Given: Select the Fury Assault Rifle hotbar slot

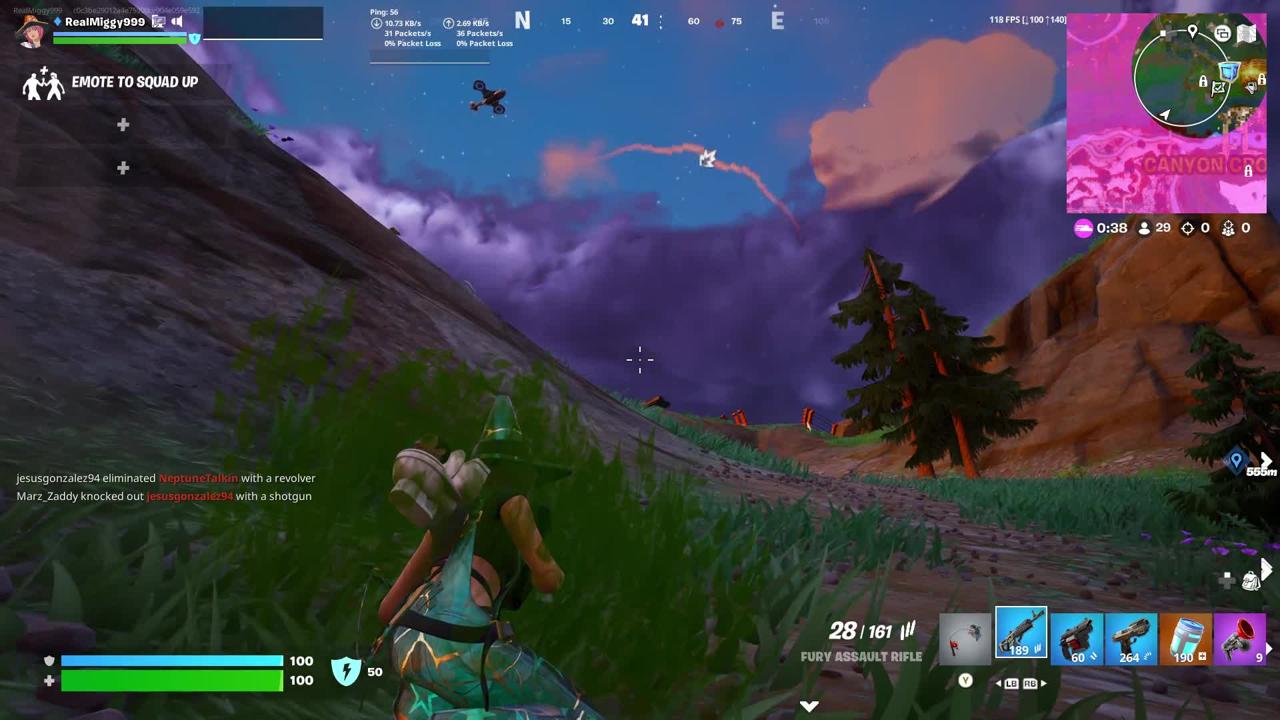Looking at the screenshot, I should (x=1020, y=635).
